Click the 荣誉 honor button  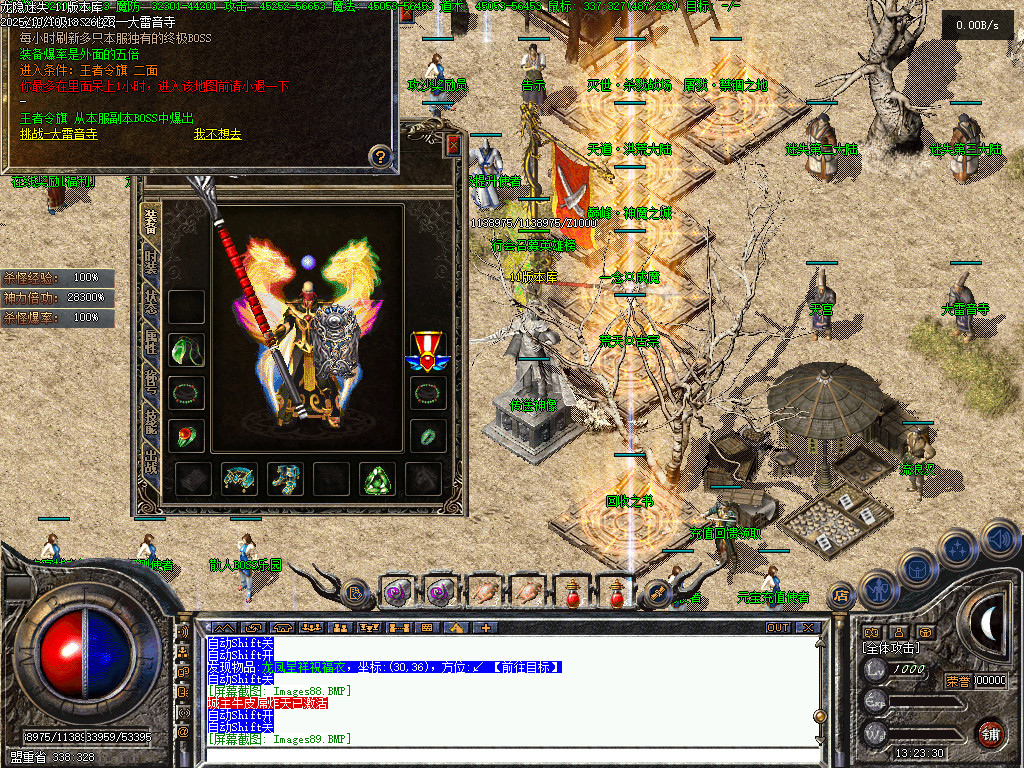957,681
